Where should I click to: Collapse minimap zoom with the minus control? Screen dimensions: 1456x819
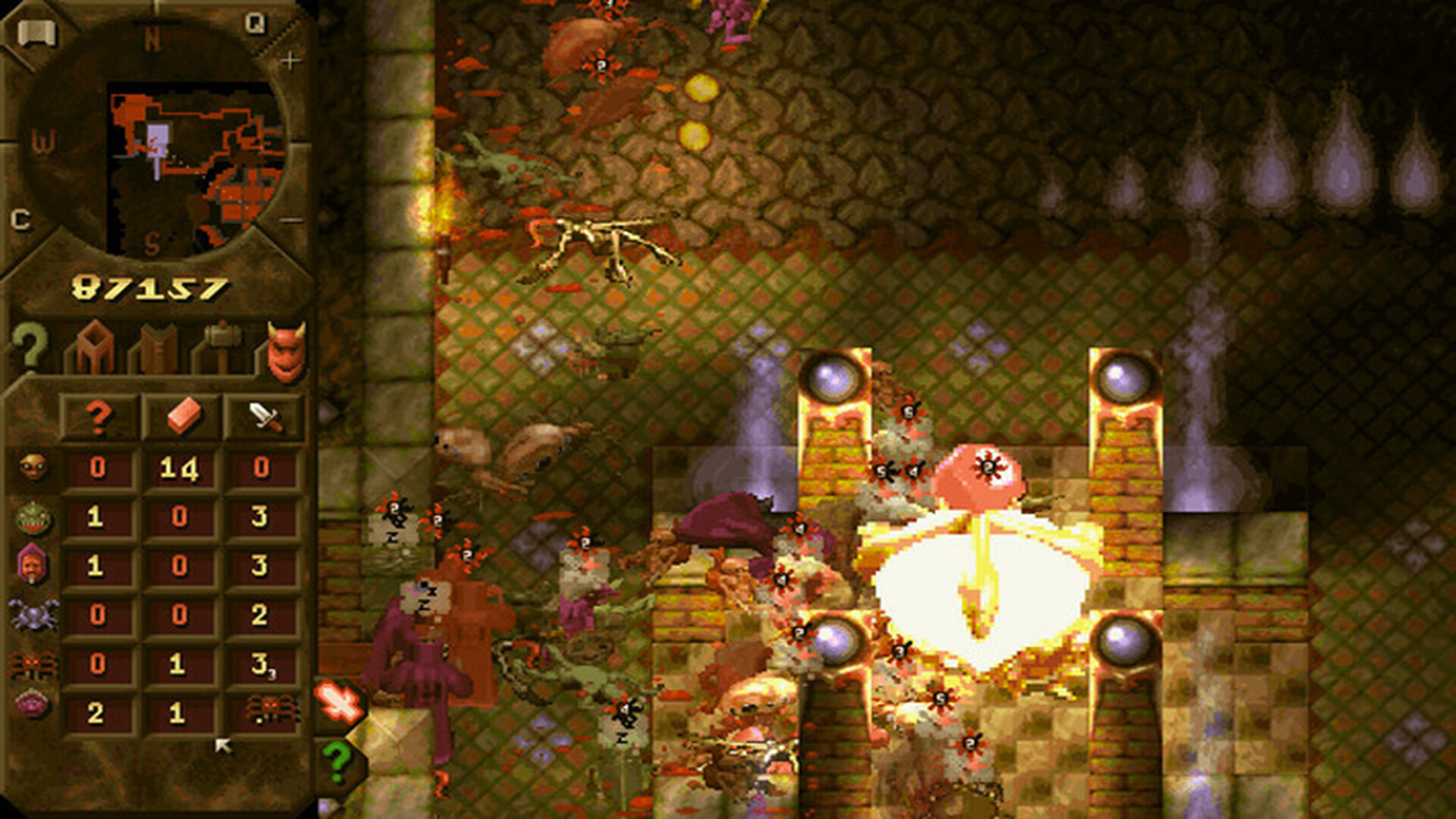pos(291,220)
